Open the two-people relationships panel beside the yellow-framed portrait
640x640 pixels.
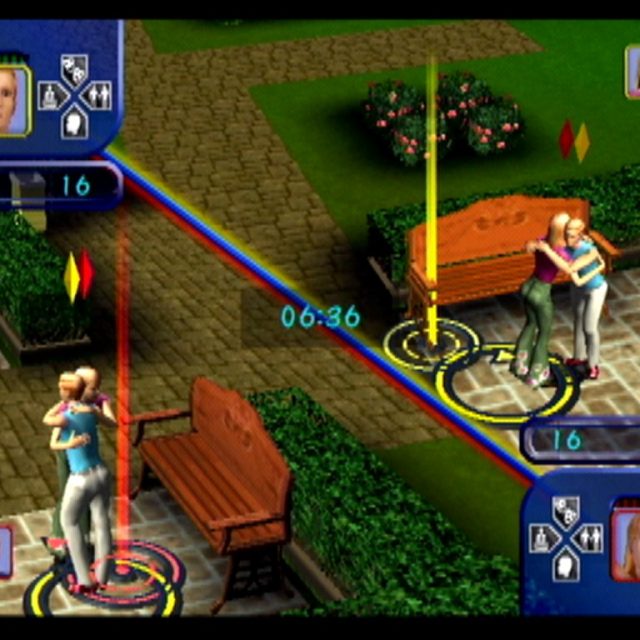[x=99, y=95]
